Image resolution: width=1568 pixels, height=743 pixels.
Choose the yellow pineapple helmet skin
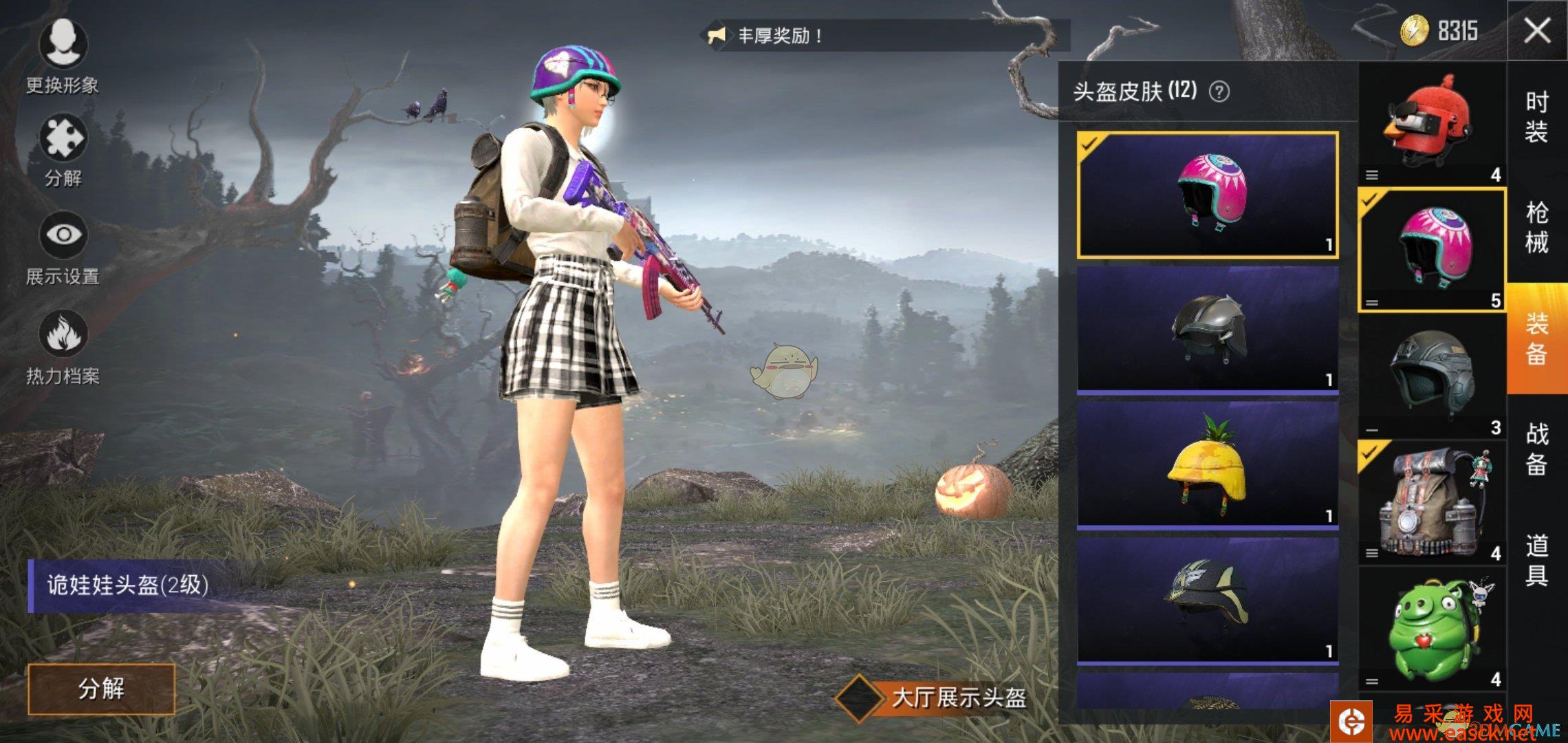point(1208,464)
